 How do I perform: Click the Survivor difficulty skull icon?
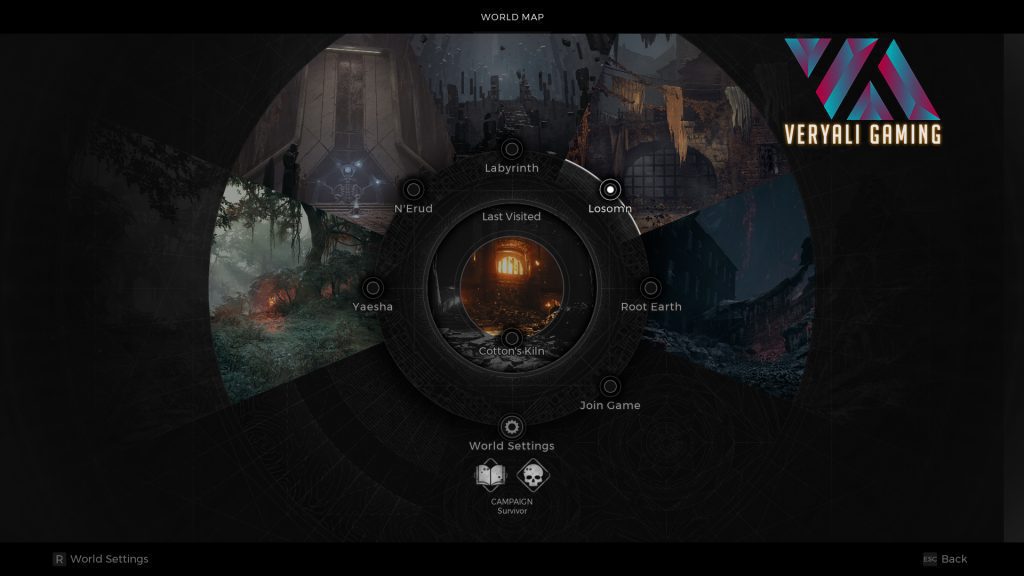point(533,476)
